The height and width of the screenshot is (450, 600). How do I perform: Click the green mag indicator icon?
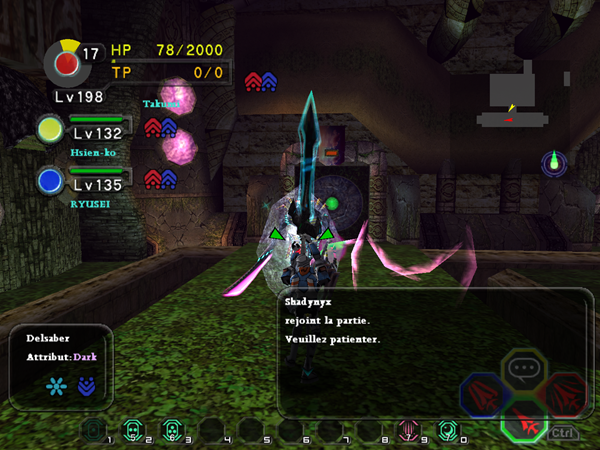coord(555,163)
